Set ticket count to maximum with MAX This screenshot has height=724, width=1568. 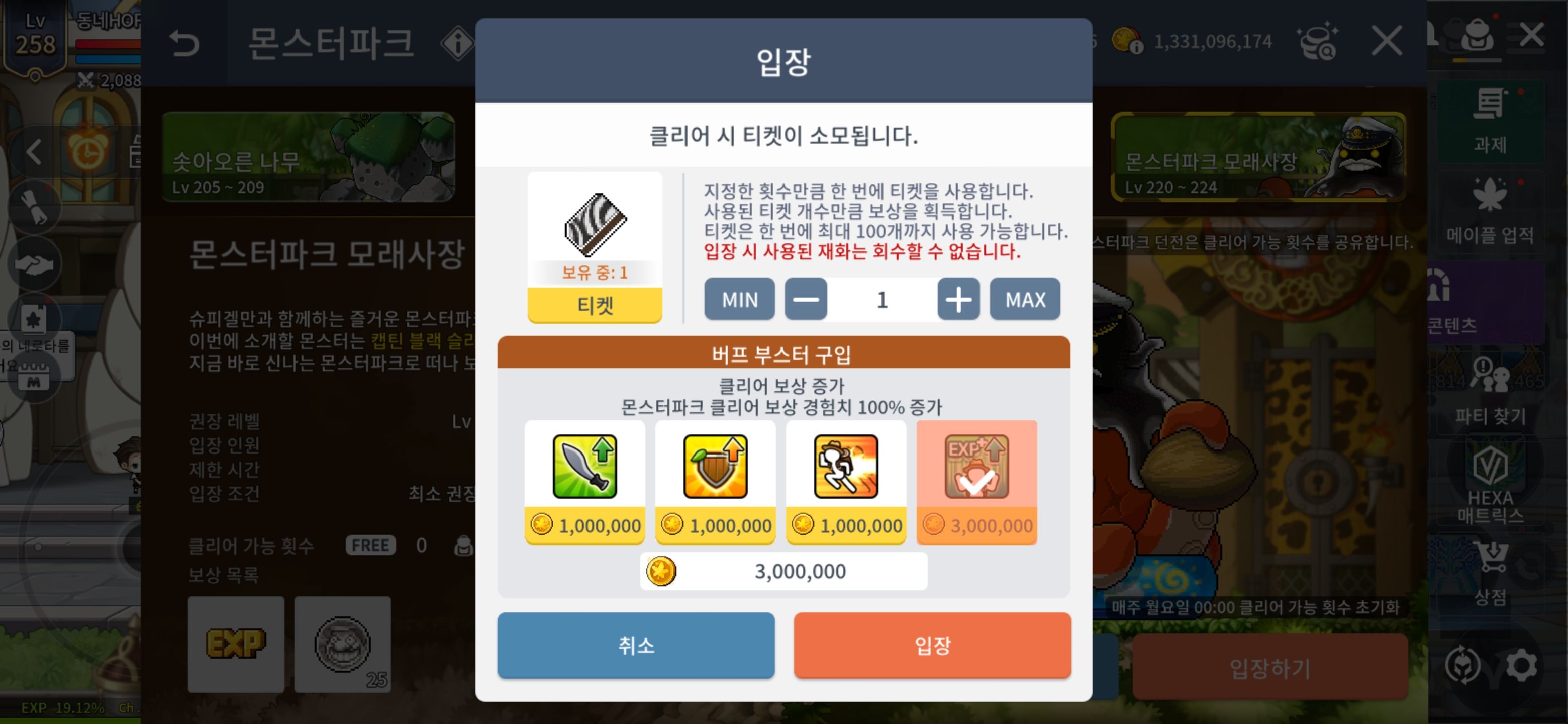(x=1024, y=298)
